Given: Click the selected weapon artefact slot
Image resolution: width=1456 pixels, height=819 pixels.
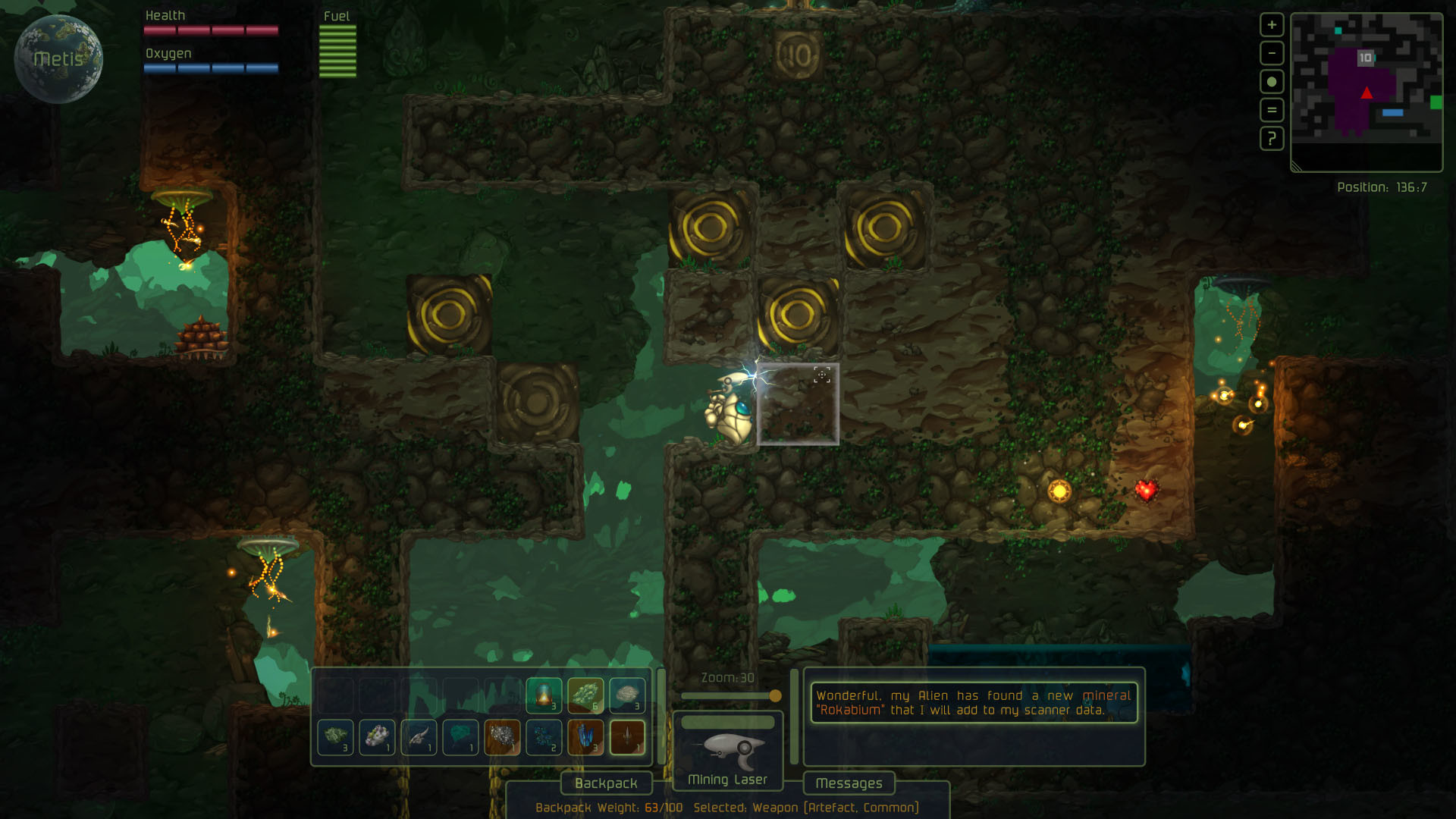Looking at the screenshot, I should (629, 736).
